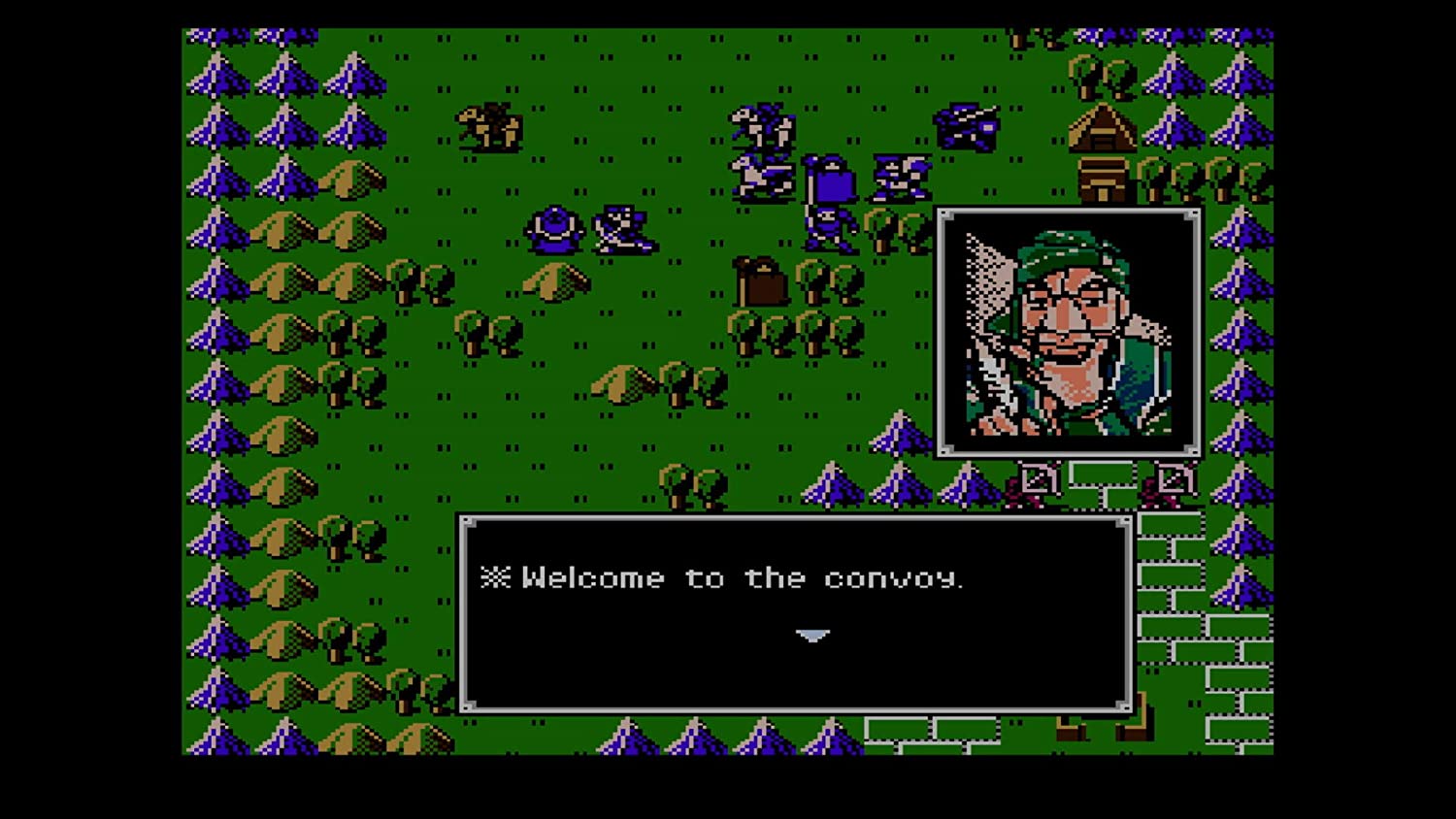Screen dimensions: 1456x819
Task: Select the hut with the brown roof
Action: coord(1104,129)
